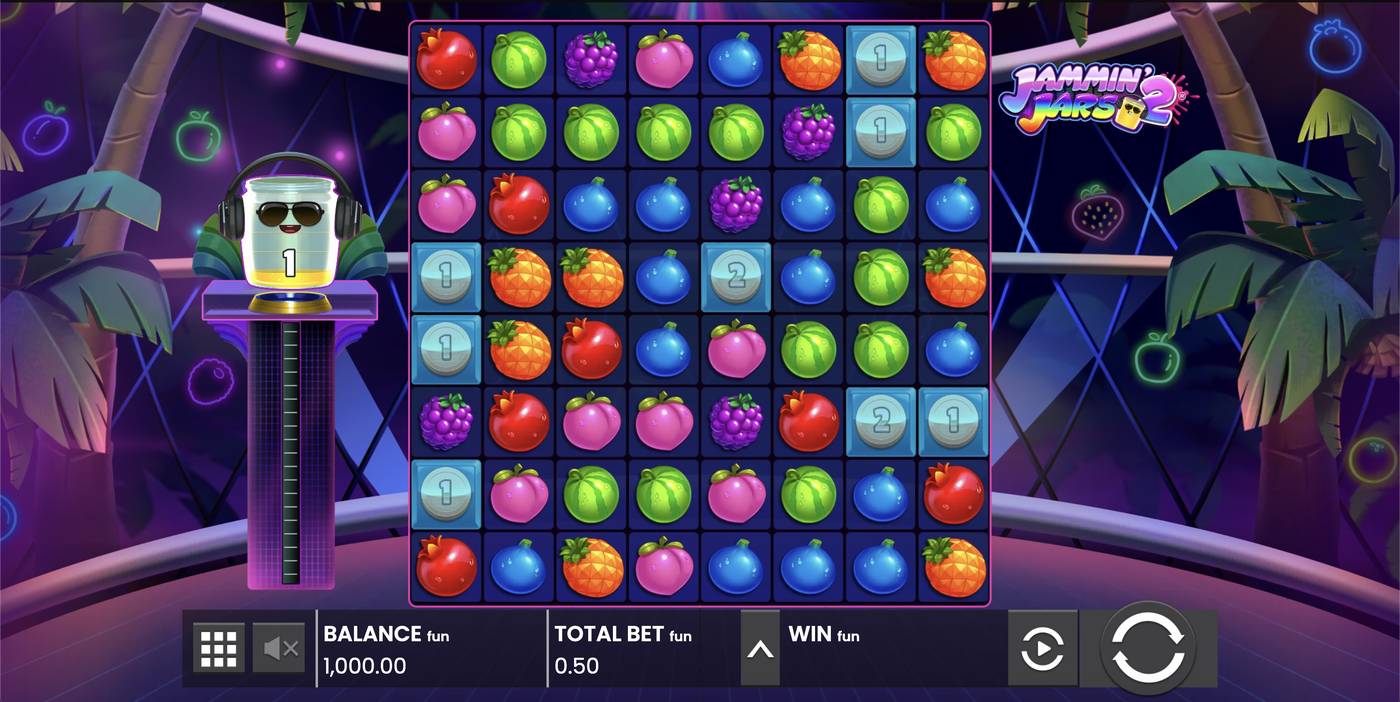The height and width of the screenshot is (702, 1400).
Task: Toggle the muted sound speaker icon
Action: pos(279,649)
